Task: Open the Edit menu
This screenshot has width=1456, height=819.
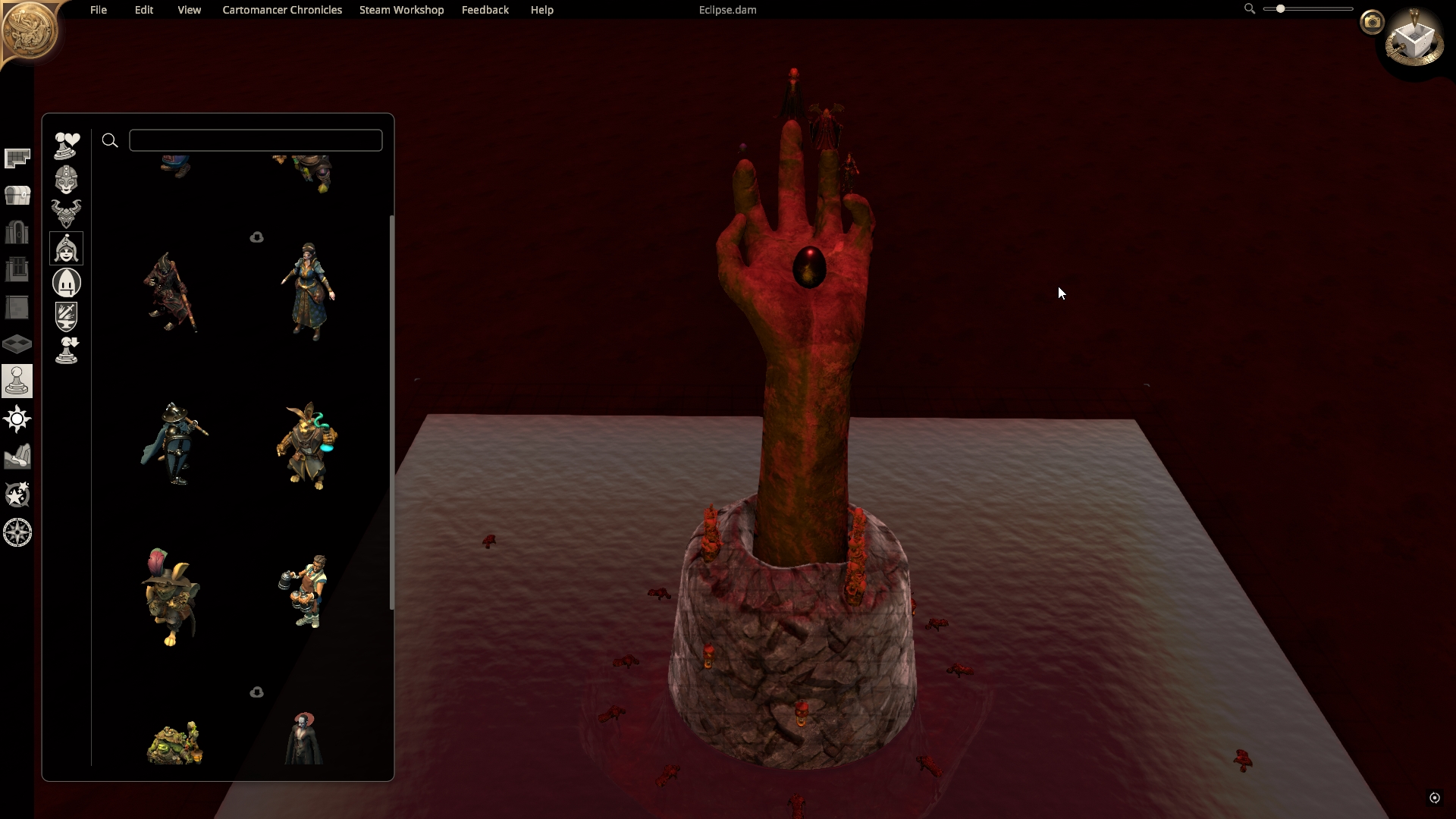Action: pyautogui.click(x=144, y=10)
